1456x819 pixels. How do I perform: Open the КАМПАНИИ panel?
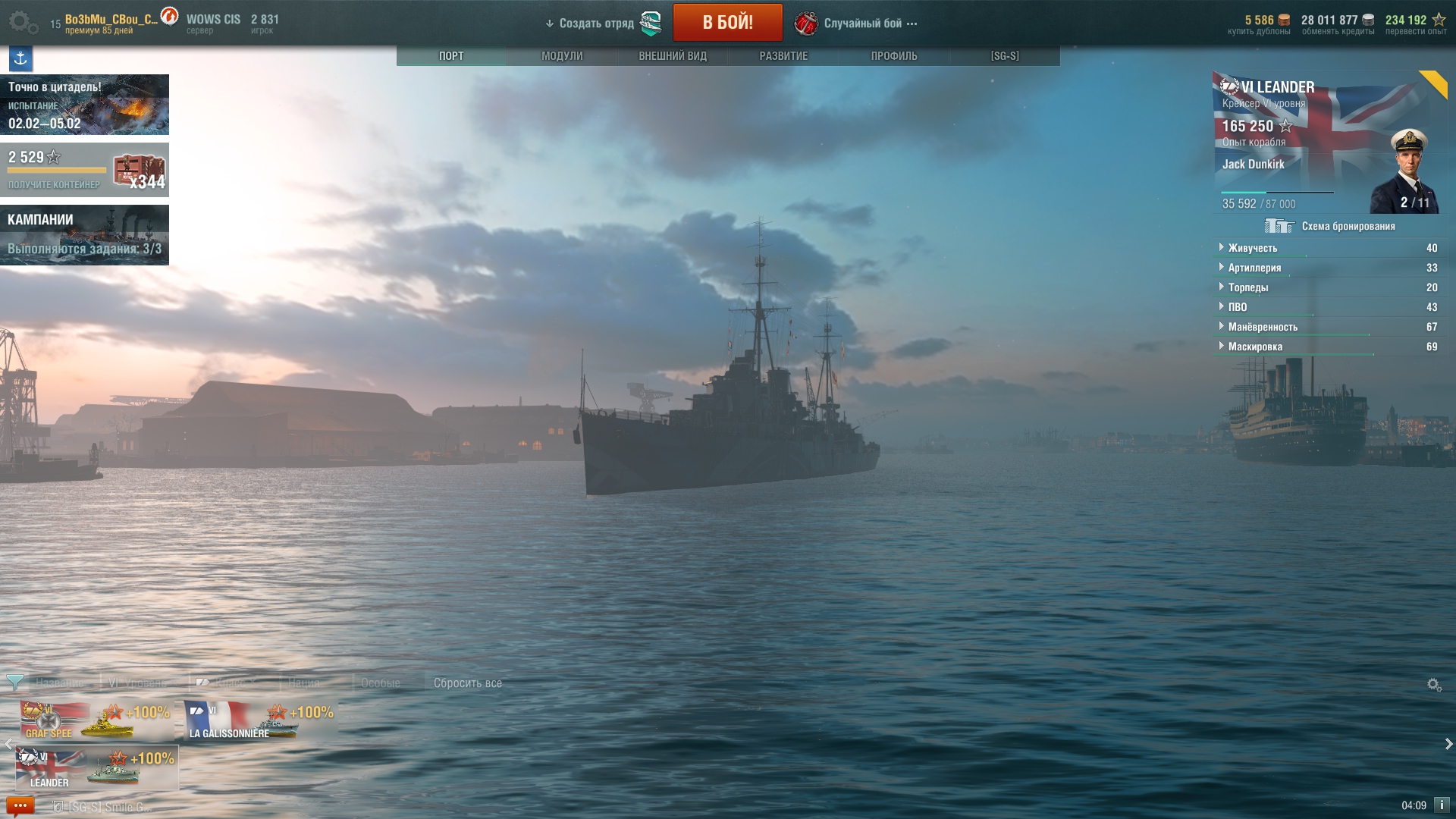84,235
